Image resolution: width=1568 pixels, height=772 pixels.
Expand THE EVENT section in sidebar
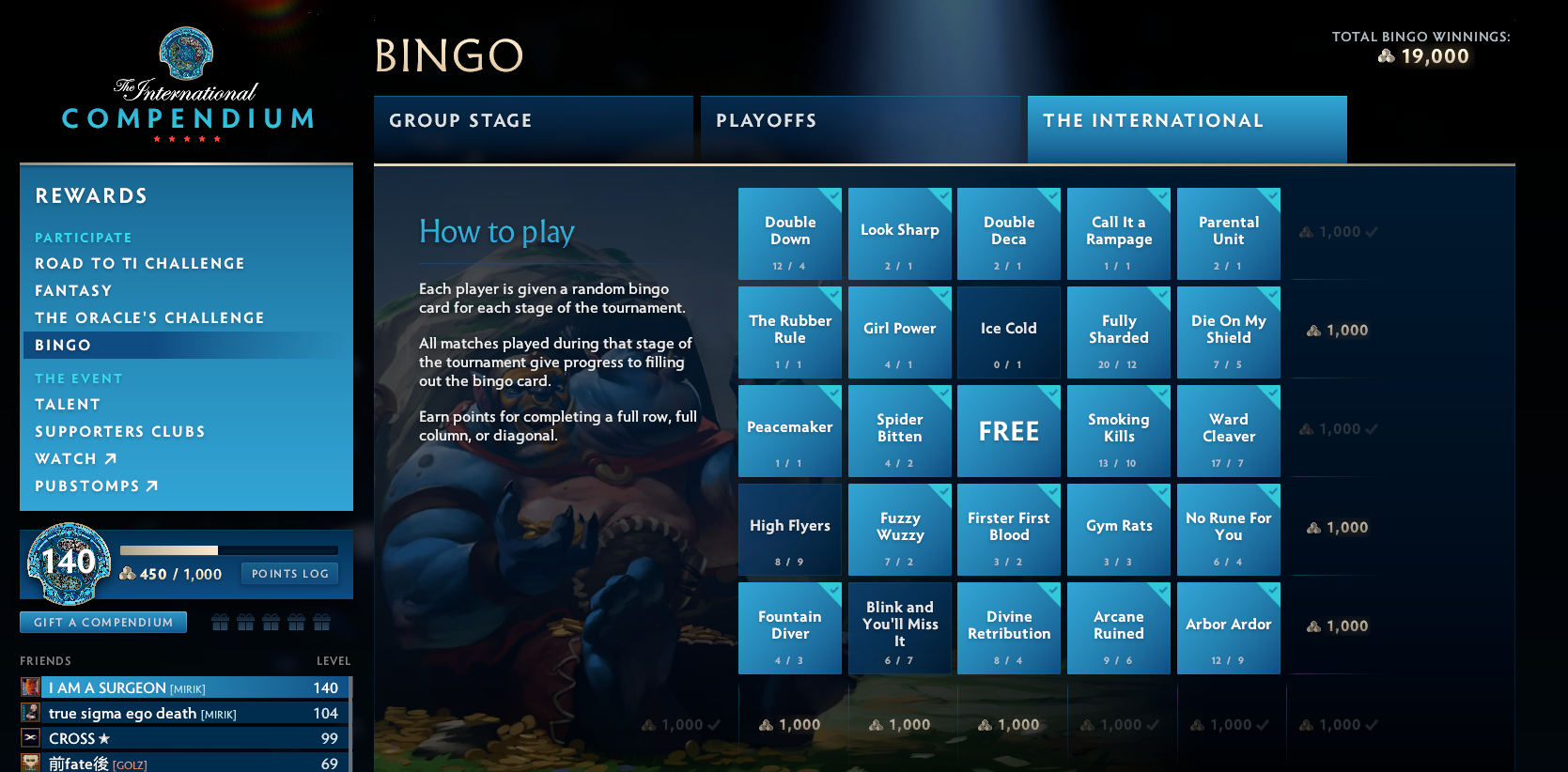point(79,378)
